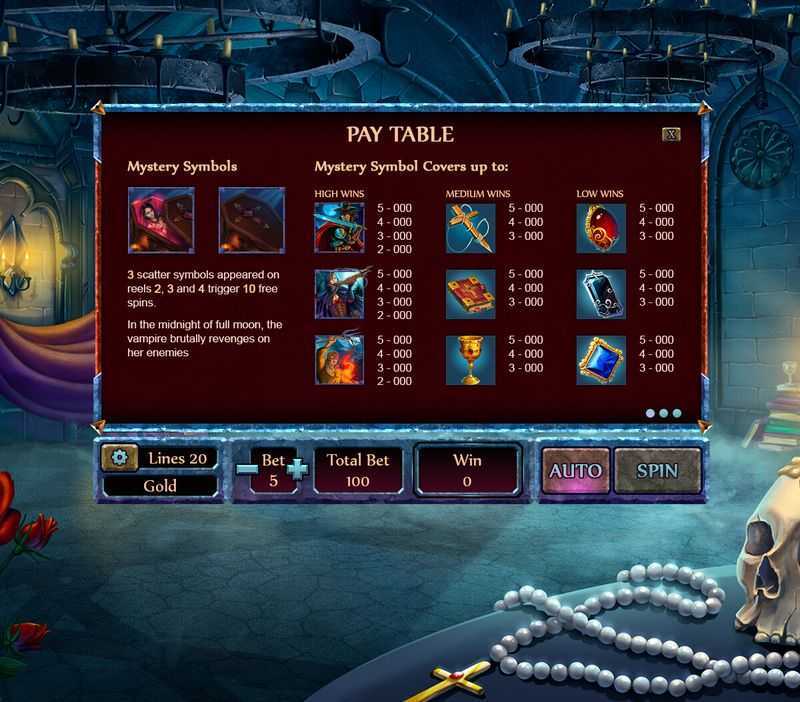Increase the bet with the plus button
Image resolution: width=800 pixels, height=702 pixels.
[x=298, y=468]
